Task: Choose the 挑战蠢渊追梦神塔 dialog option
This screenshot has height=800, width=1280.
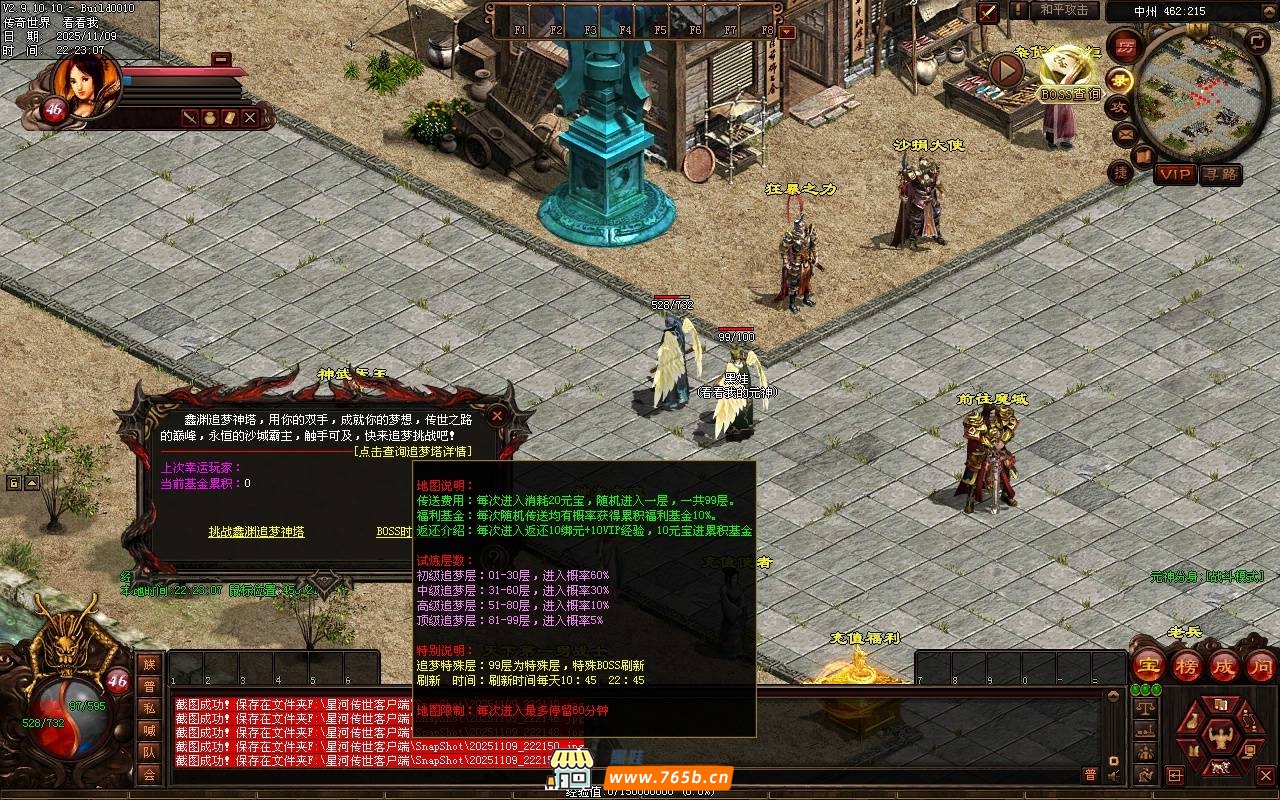Action: click(x=256, y=532)
